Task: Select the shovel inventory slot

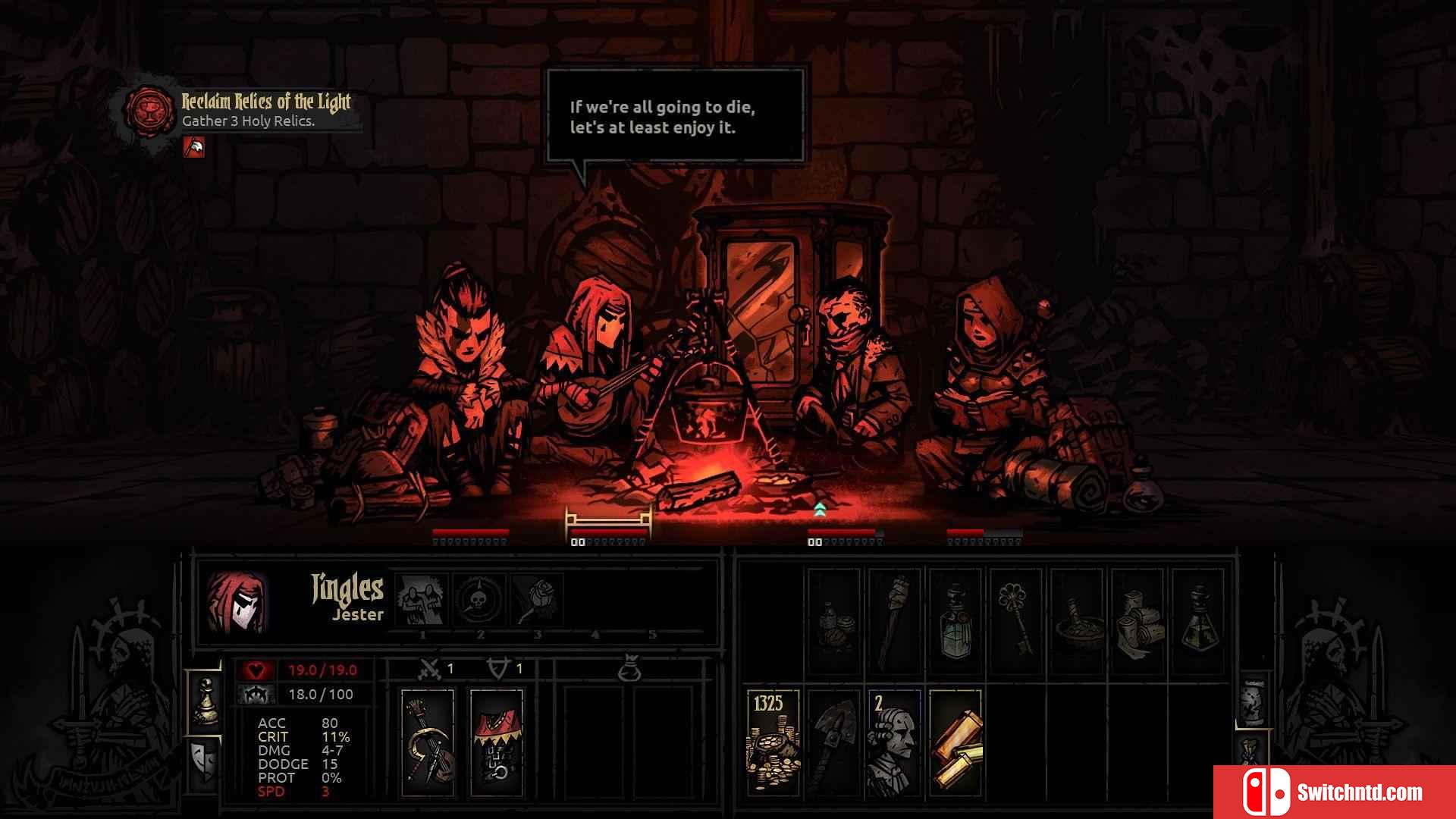Action: tap(834, 742)
